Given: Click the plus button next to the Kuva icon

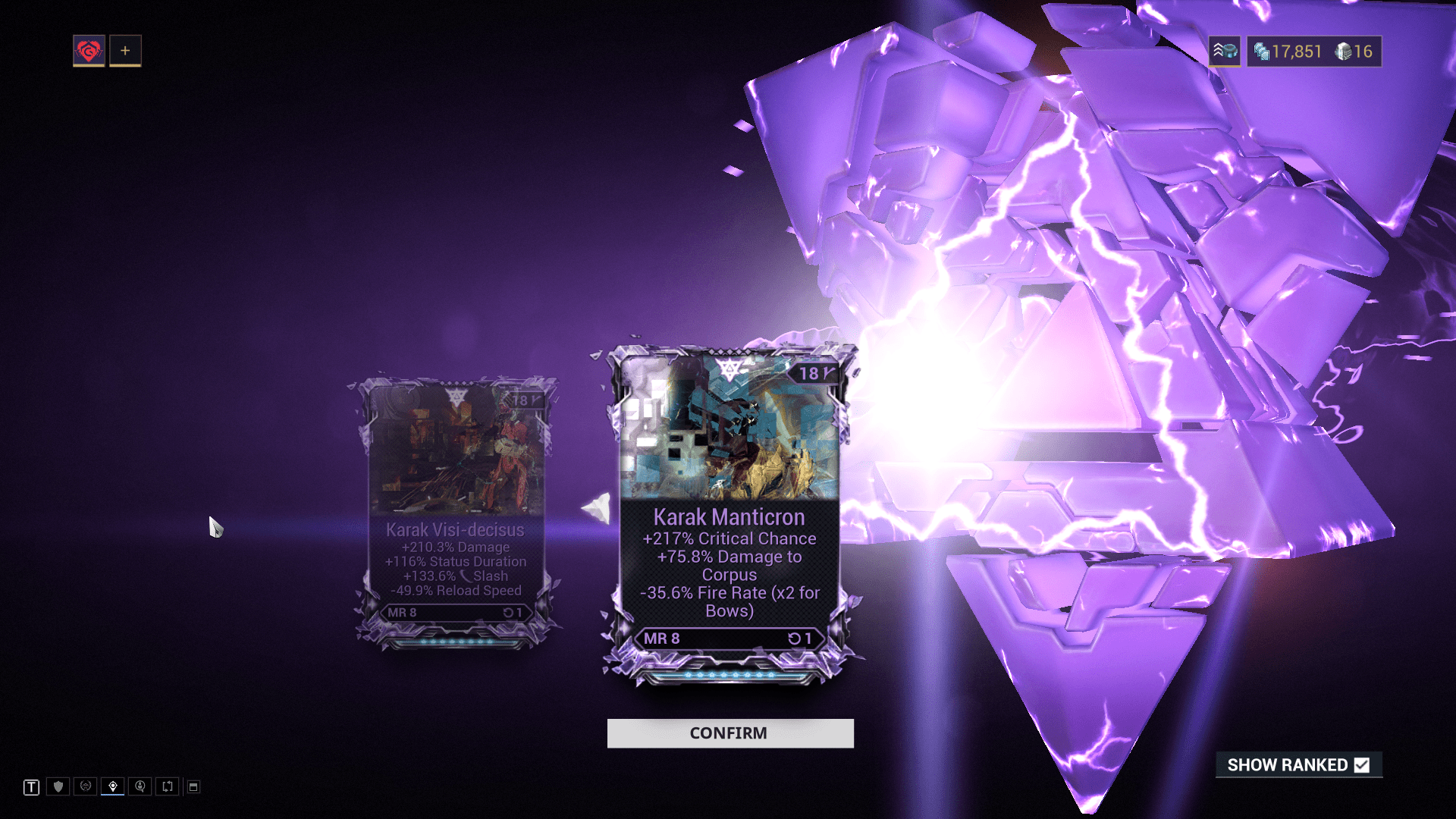Looking at the screenshot, I should click(124, 50).
